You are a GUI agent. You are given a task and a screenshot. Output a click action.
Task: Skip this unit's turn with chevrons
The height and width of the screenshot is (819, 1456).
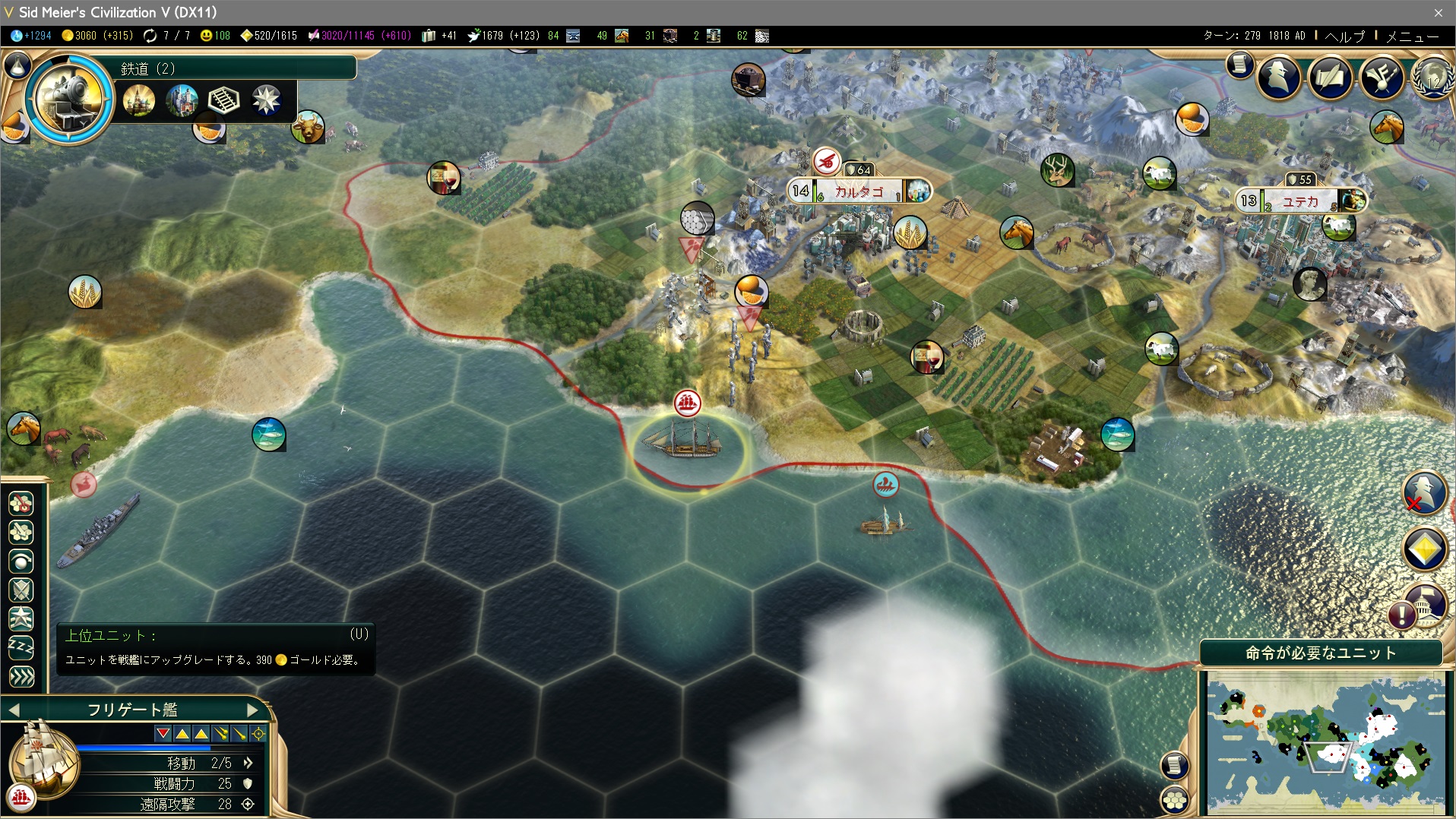pos(21,676)
